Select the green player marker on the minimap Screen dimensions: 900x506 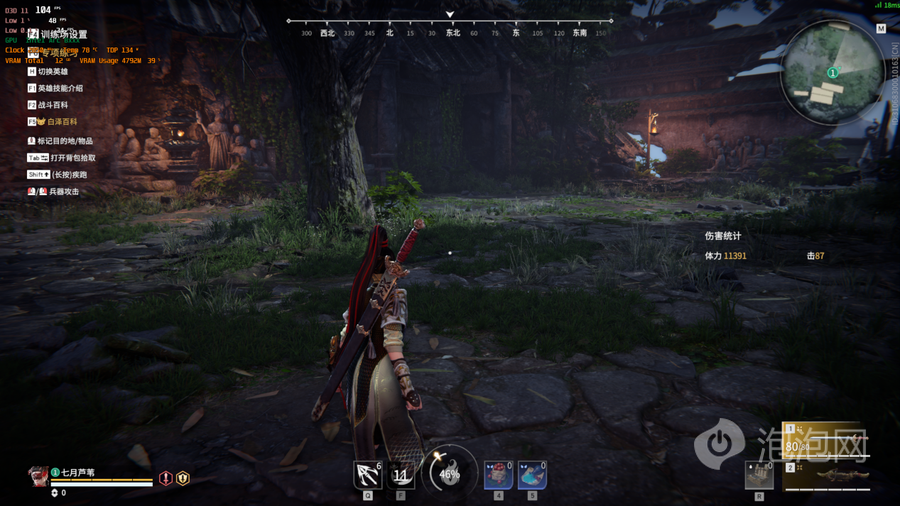pyautogui.click(x=833, y=73)
